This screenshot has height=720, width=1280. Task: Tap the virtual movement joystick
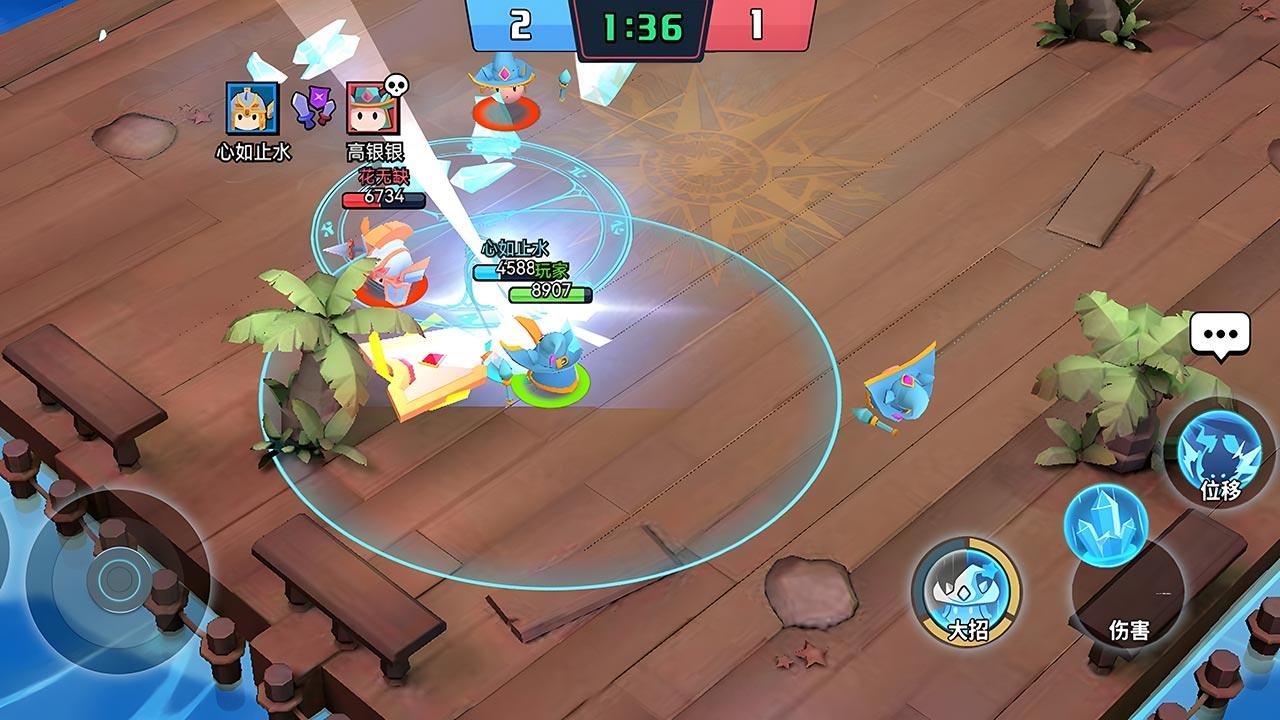(118, 578)
